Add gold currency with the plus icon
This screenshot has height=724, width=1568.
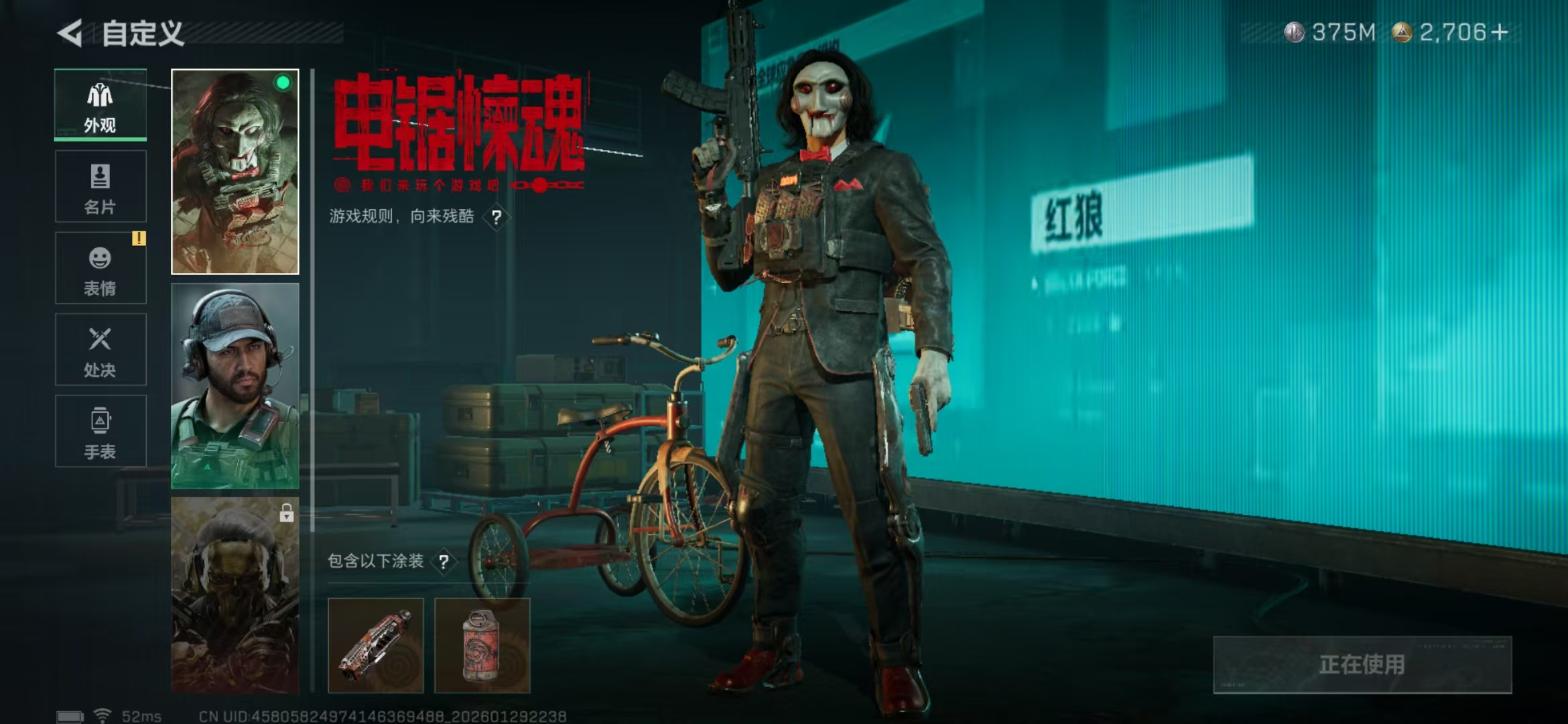1500,32
